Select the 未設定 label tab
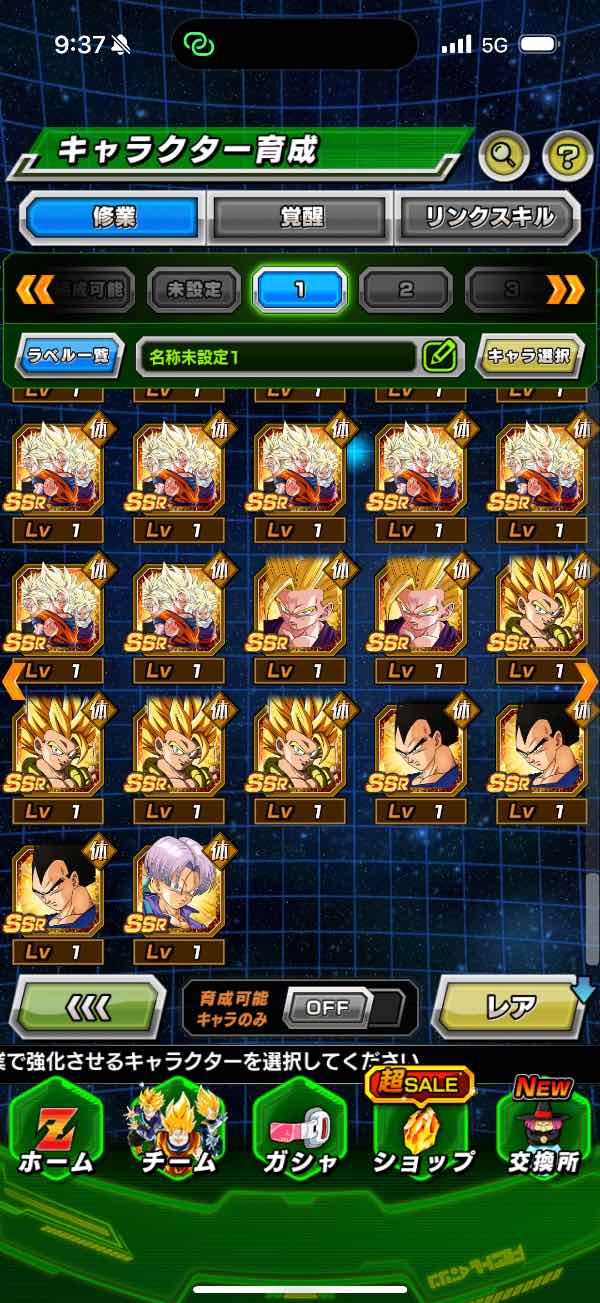The width and height of the screenshot is (600, 1303). [194, 290]
